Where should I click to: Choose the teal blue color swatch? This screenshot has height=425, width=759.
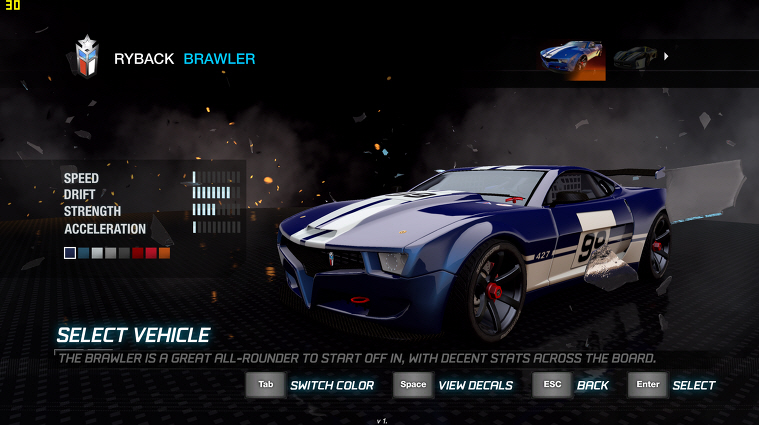point(84,253)
